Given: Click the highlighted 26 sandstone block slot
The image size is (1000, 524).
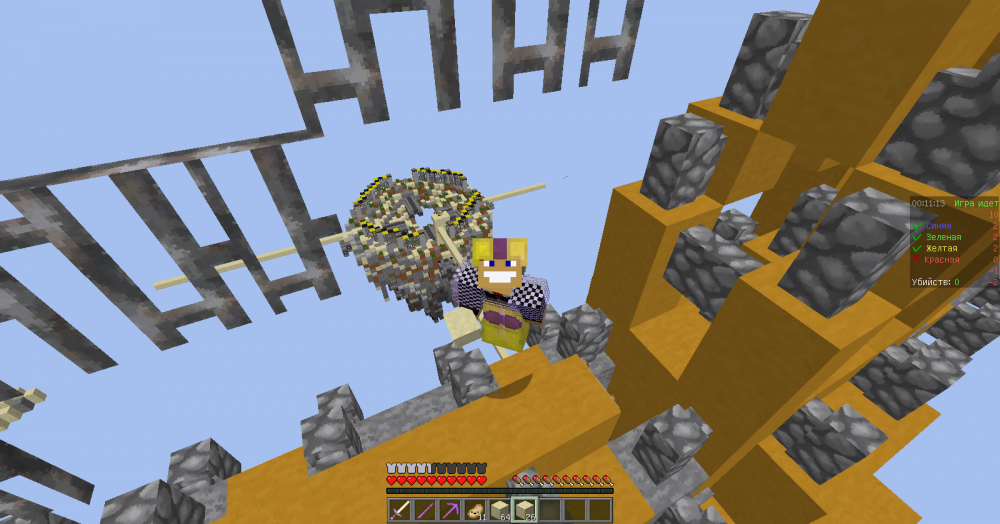Looking at the screenshot, I should pyautogui.click(x=524, y=510).
